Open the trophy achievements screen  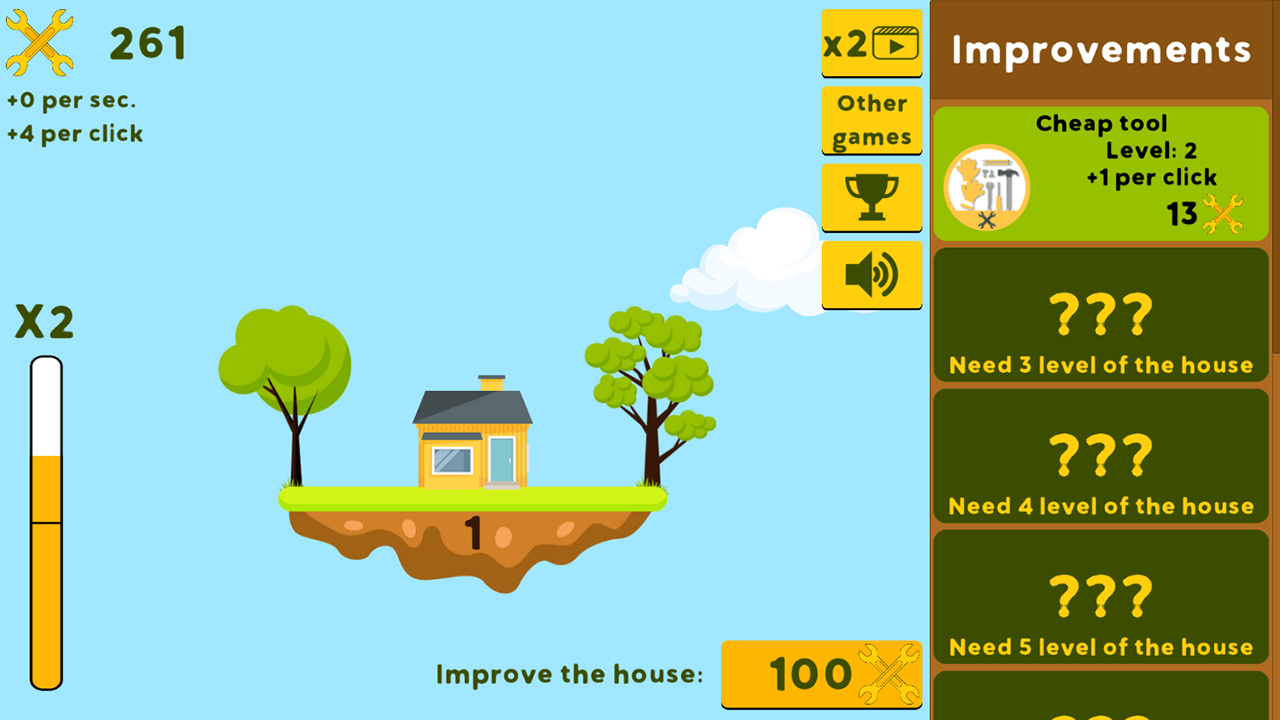tap(871, 197)
